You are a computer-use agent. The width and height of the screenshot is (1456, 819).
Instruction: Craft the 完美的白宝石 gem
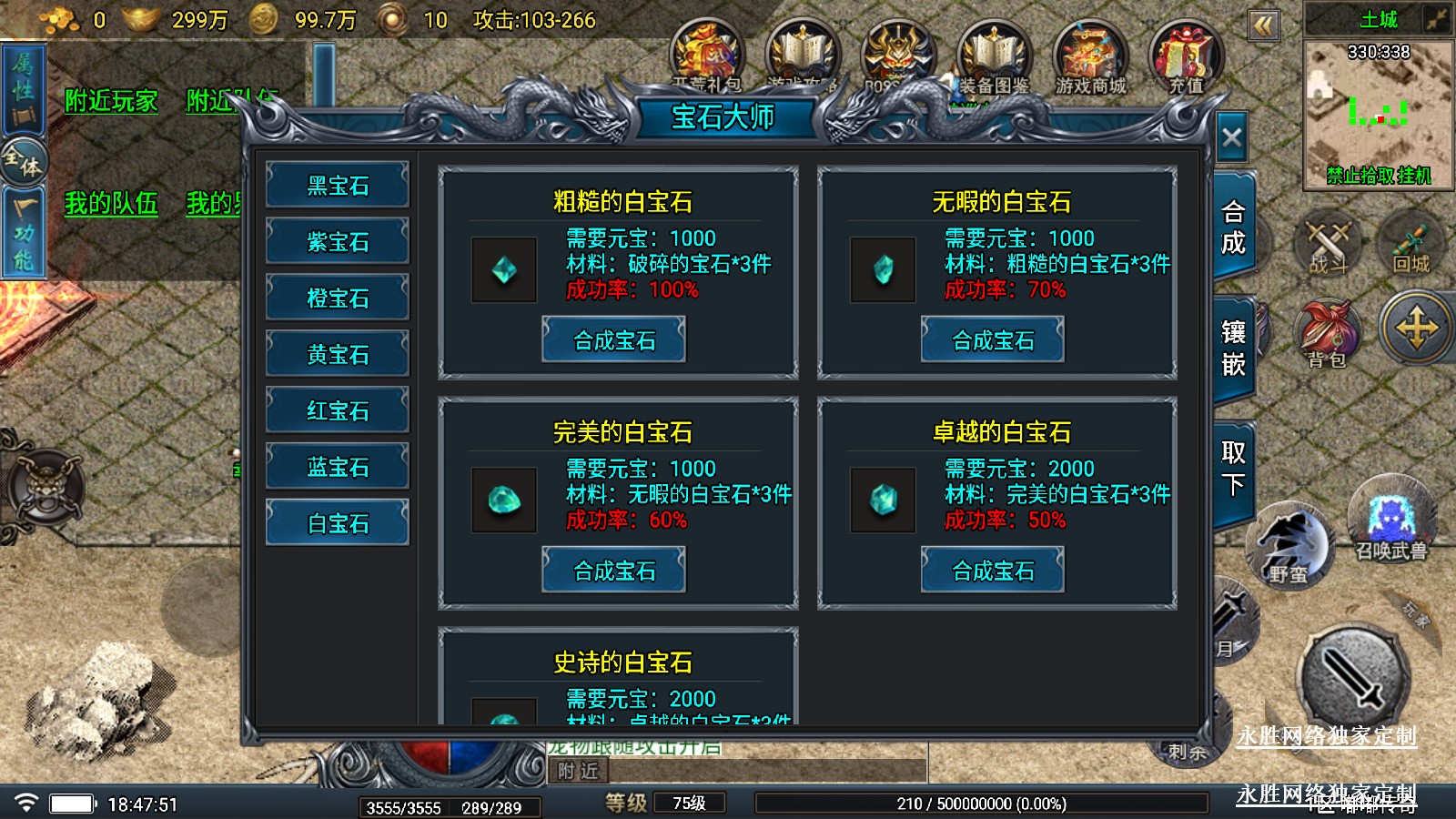[614, 571]
